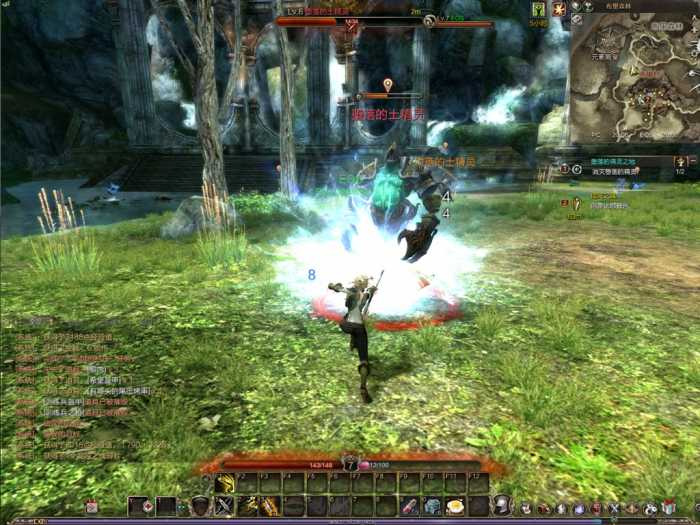Select the green figure buff icon
Screen dimensions: 700x525
(x=539, y=9)
